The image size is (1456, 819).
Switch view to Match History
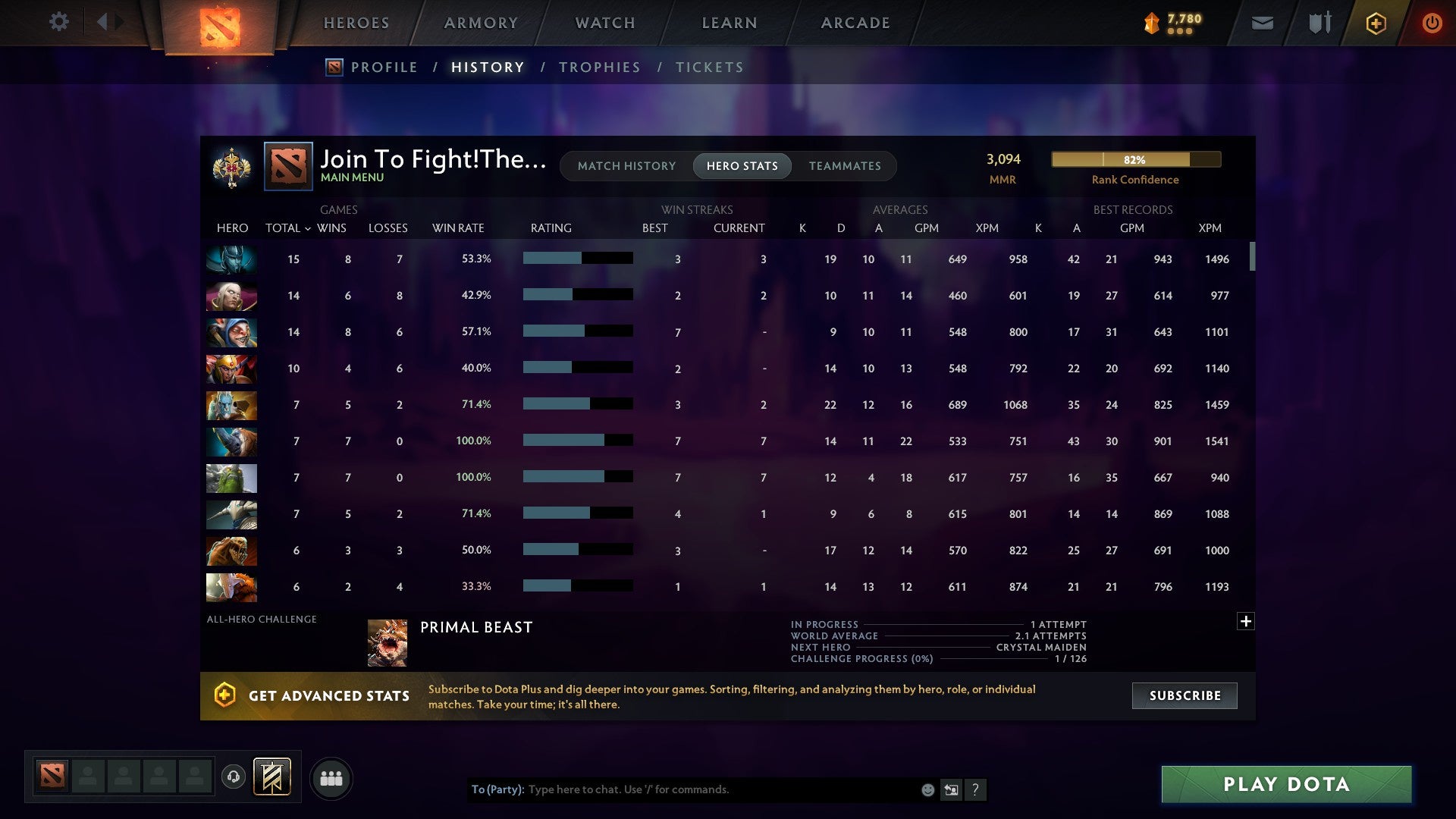[x=626, y=165]
